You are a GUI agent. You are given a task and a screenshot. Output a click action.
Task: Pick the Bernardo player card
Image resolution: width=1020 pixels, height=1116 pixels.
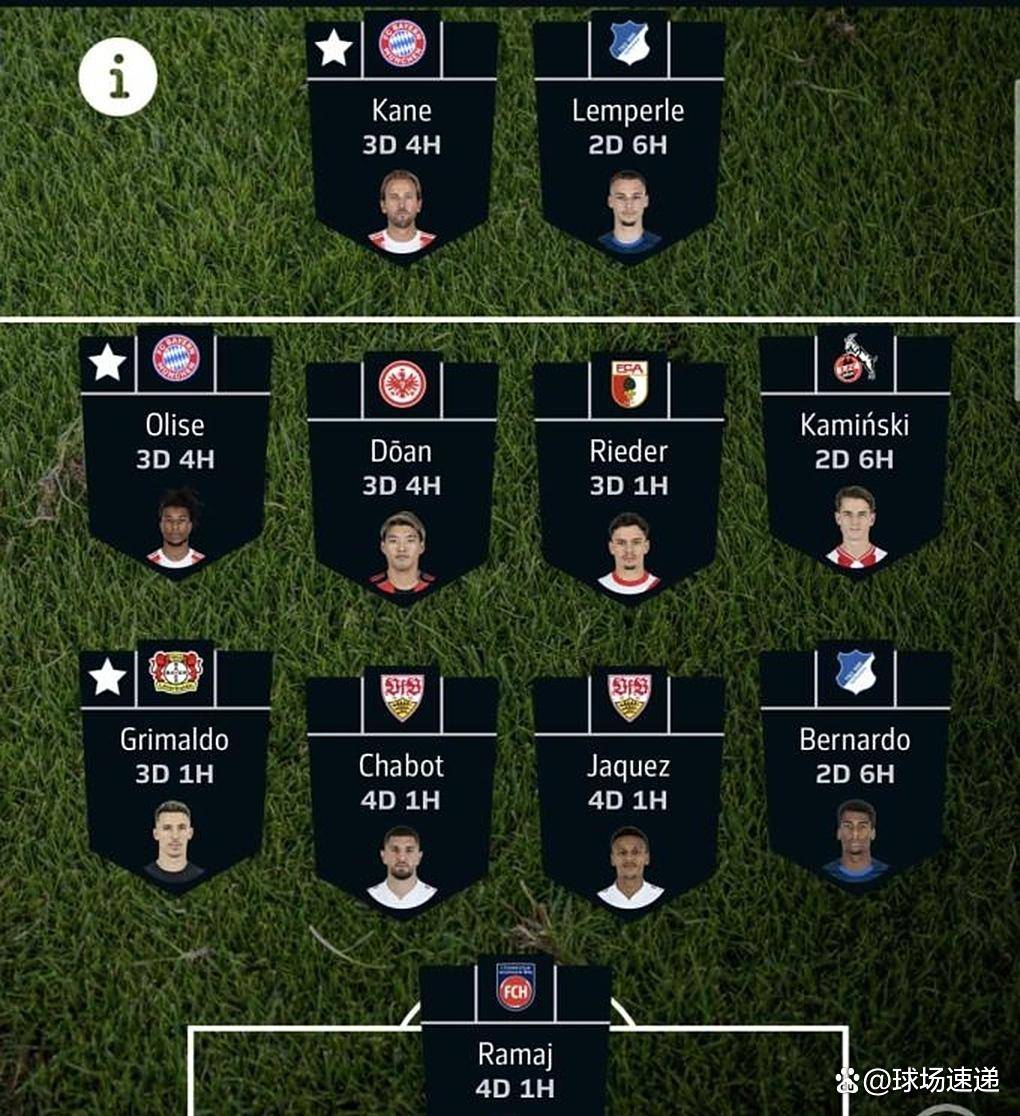[x=855, y=770]
